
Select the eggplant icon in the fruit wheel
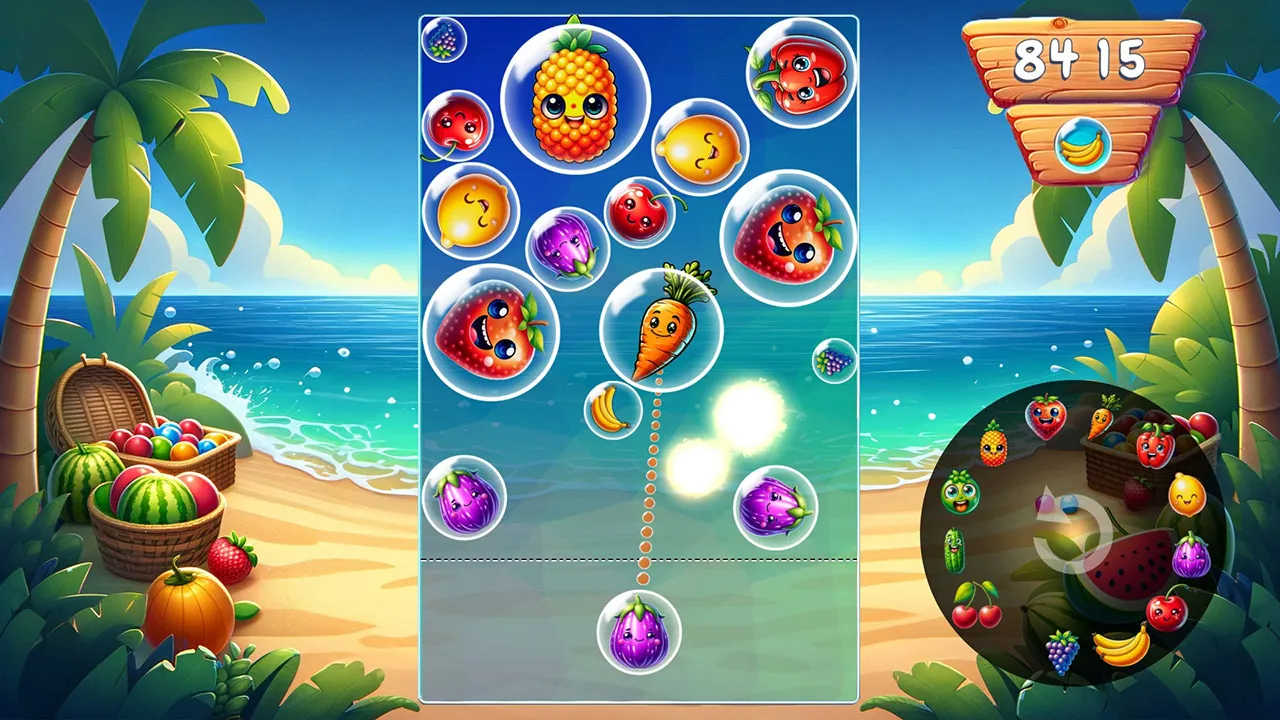tap(1190, 556)
